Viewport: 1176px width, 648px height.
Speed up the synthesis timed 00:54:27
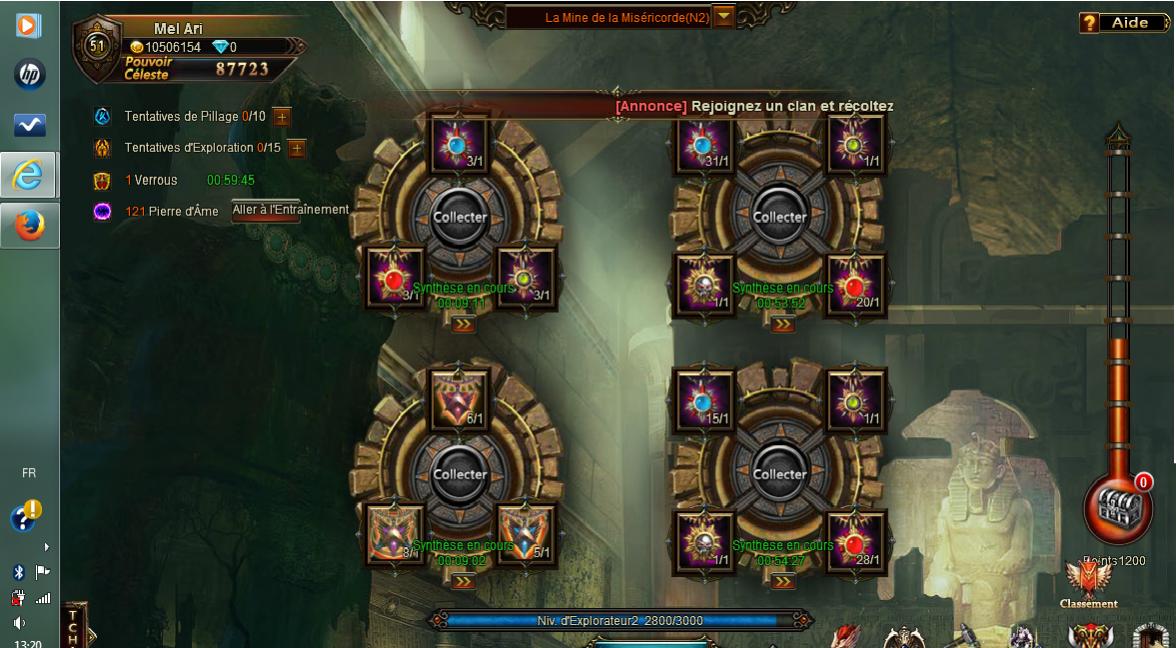click(782, 581)
